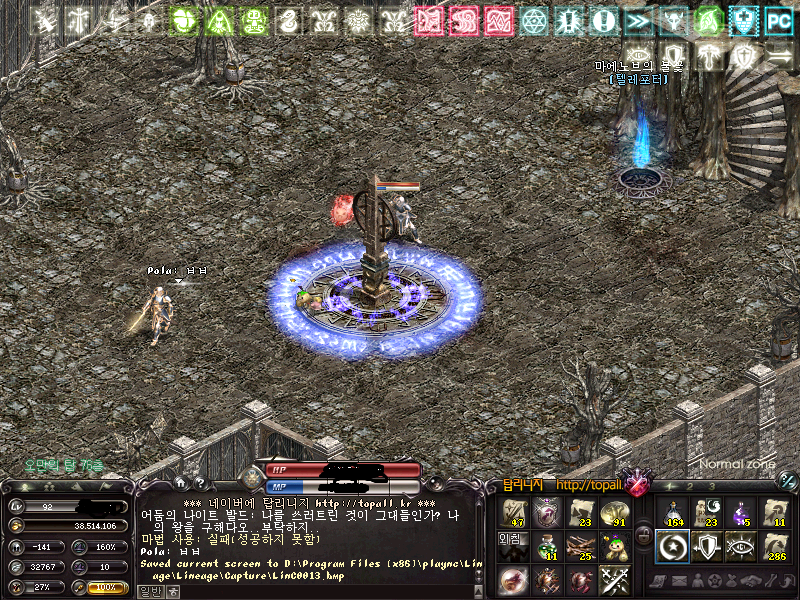
Task: Activate the eye skill in the hotbar
Action: 741,545
